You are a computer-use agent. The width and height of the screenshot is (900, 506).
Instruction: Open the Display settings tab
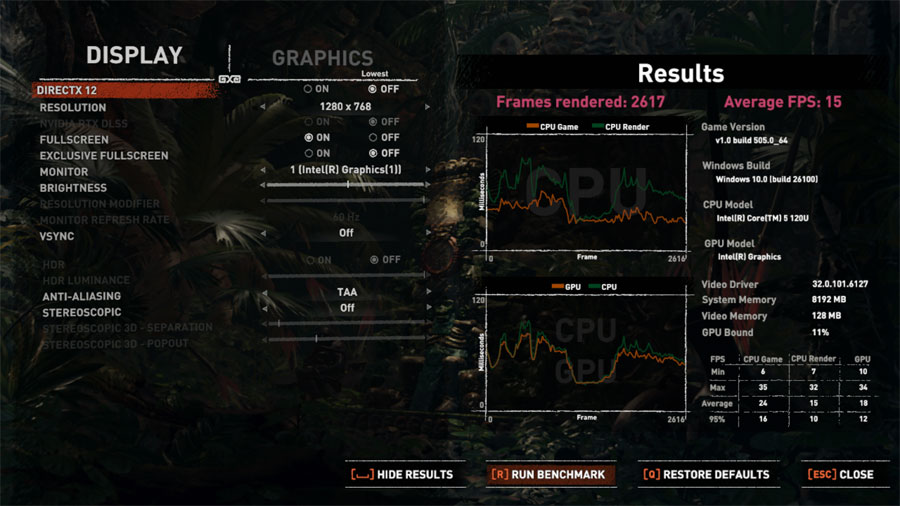(x=134, y=56)
